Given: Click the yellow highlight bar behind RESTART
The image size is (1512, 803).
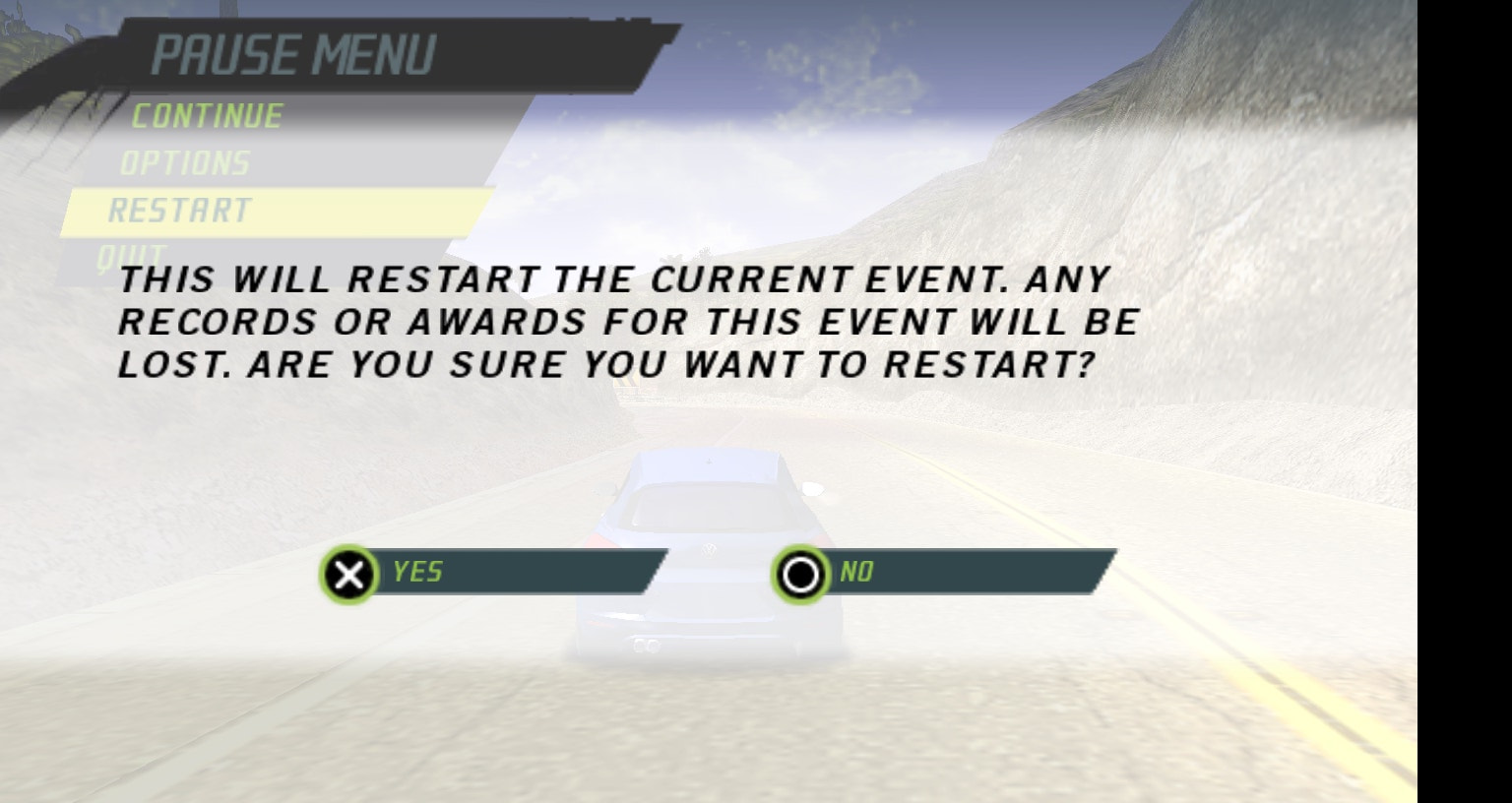Looking at the screenshot, I should pos(345,211).
